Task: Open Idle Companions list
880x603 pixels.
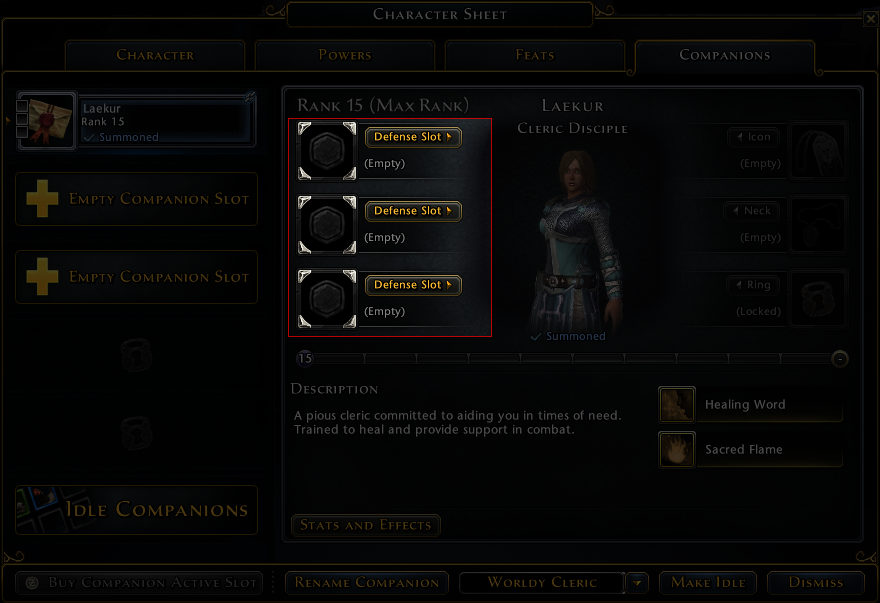Action: coord(136,510)
